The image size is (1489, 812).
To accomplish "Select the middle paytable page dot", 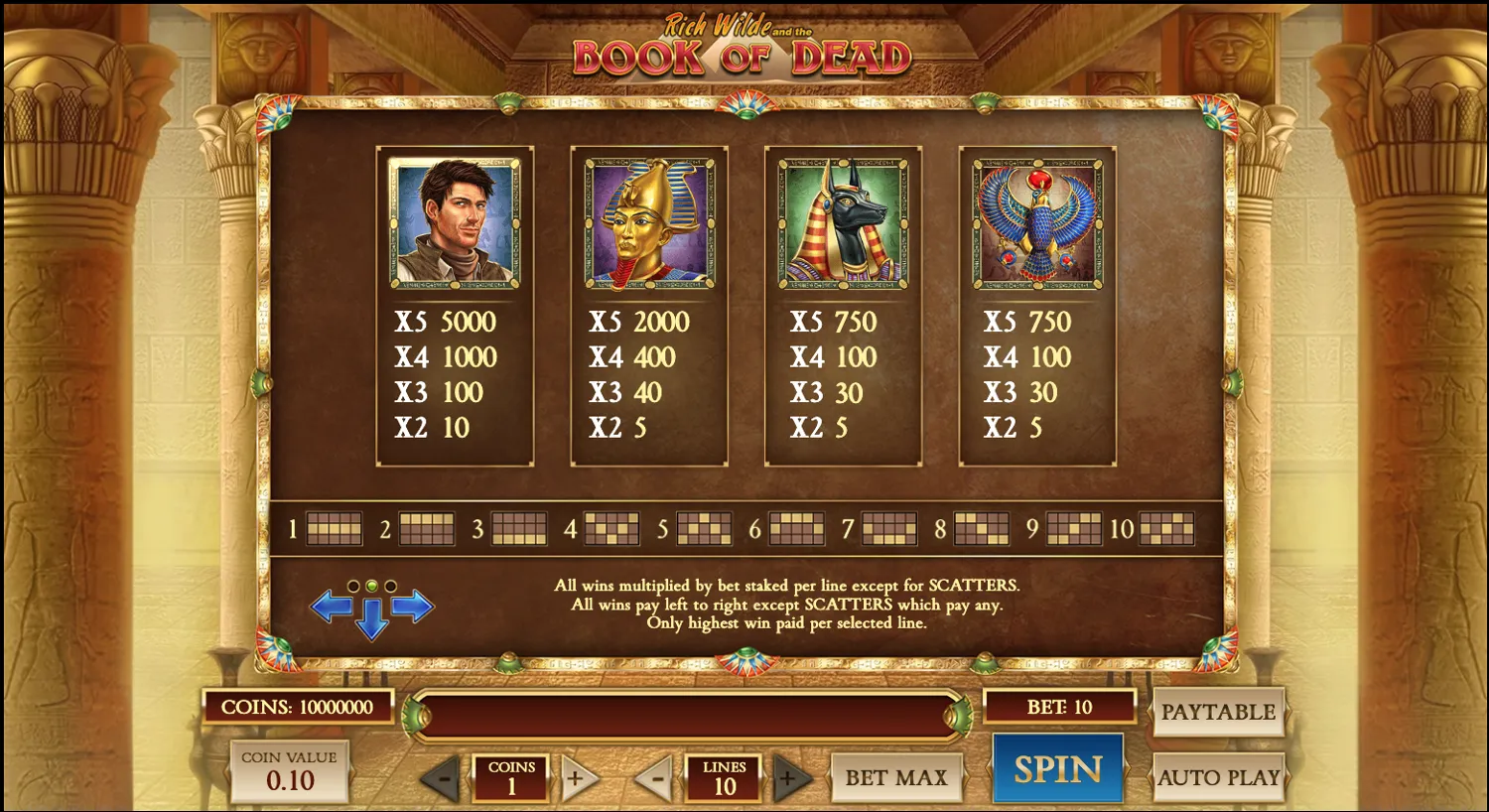I will pos(372,585).
